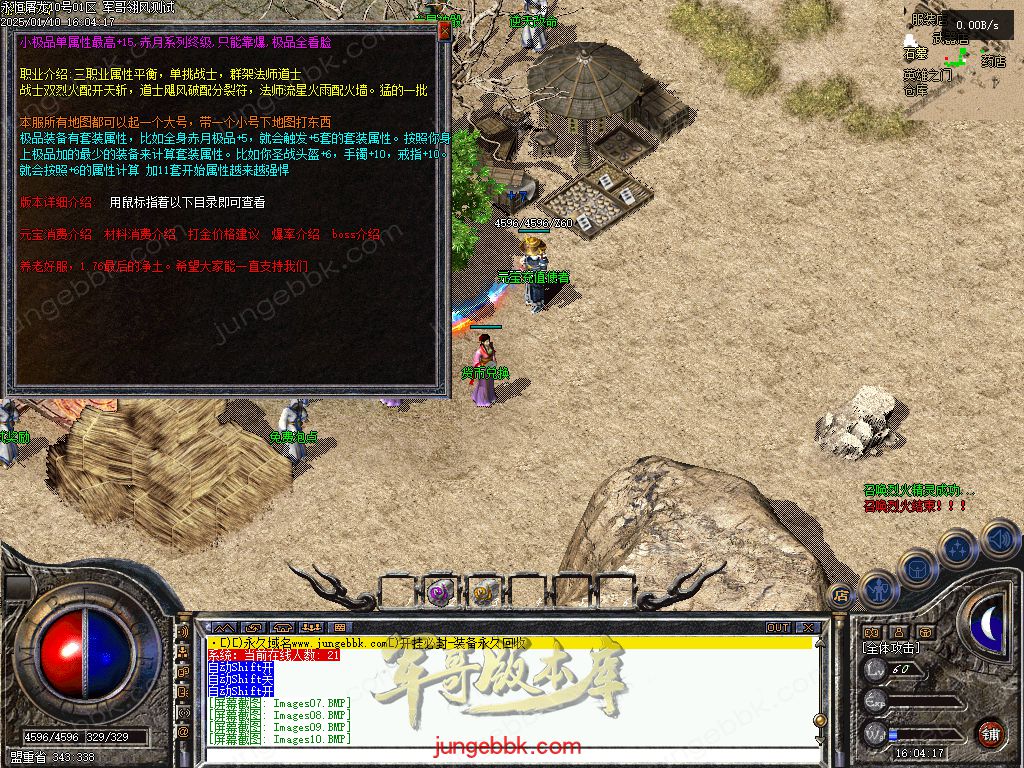The height and width of the screenshot is (768, 1024).
Task: Open the 爆率介绍 link
Action: [295, 234]
